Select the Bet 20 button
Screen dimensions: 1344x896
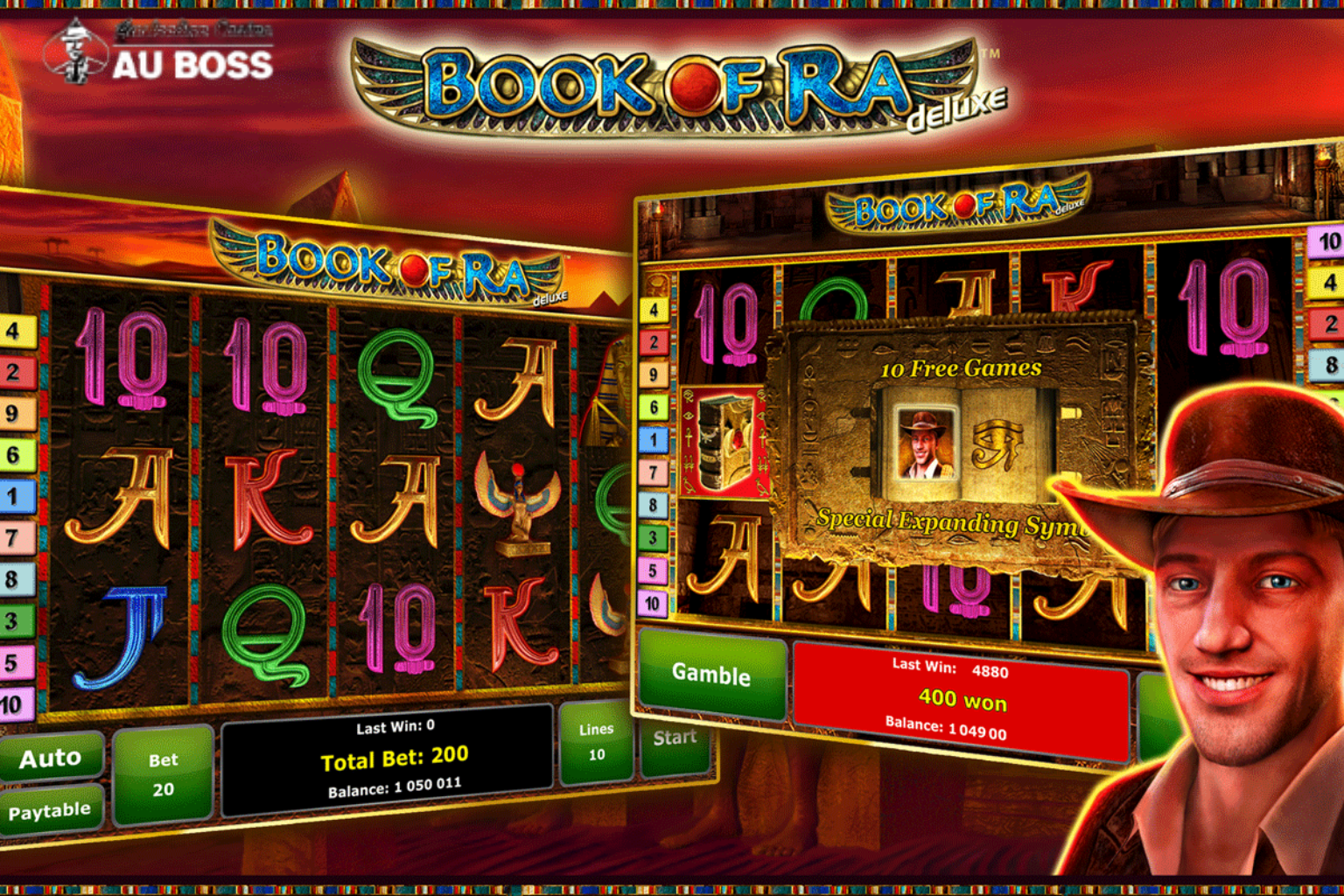tap(163, 775)
